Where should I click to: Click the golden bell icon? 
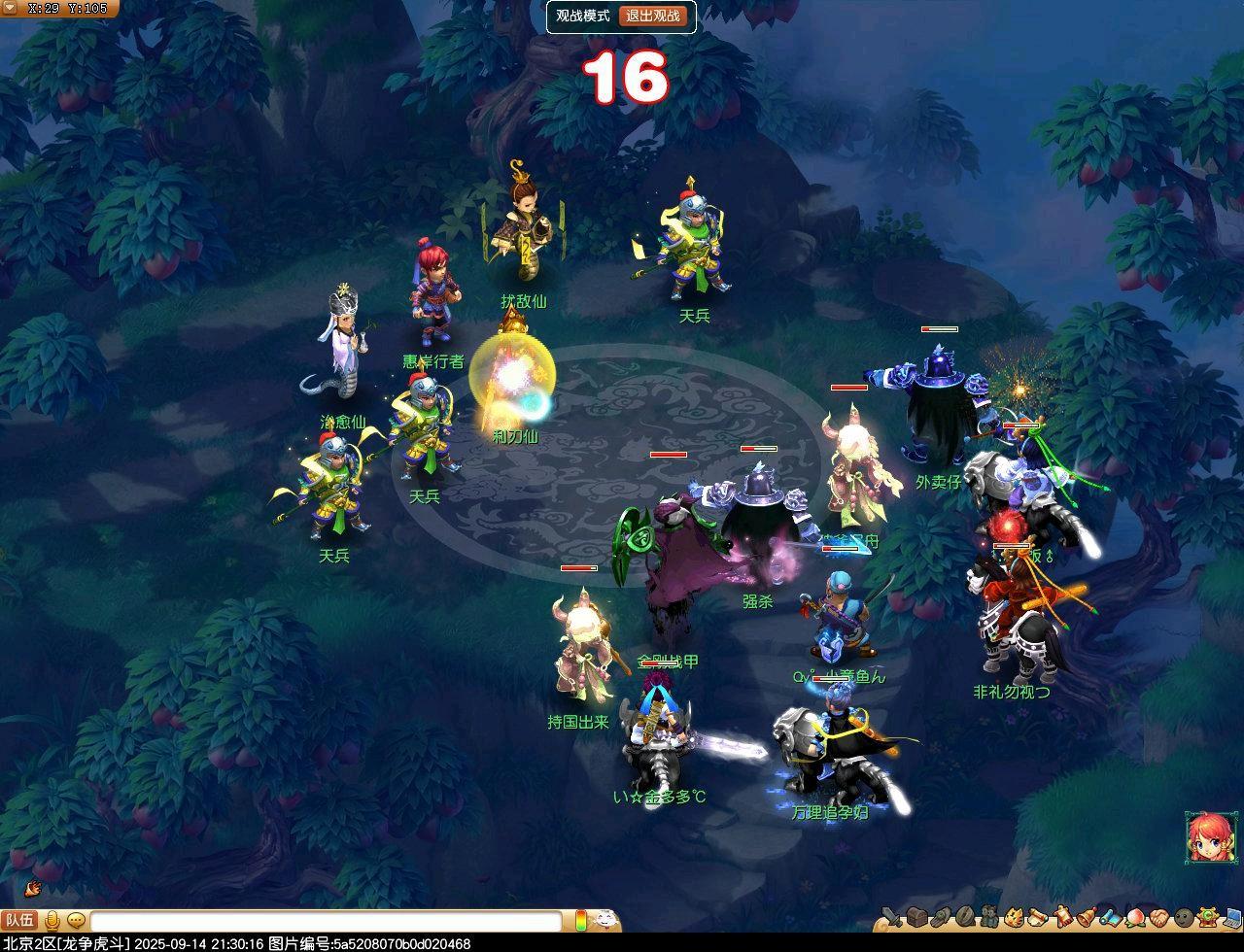(x=1086, y=917)
